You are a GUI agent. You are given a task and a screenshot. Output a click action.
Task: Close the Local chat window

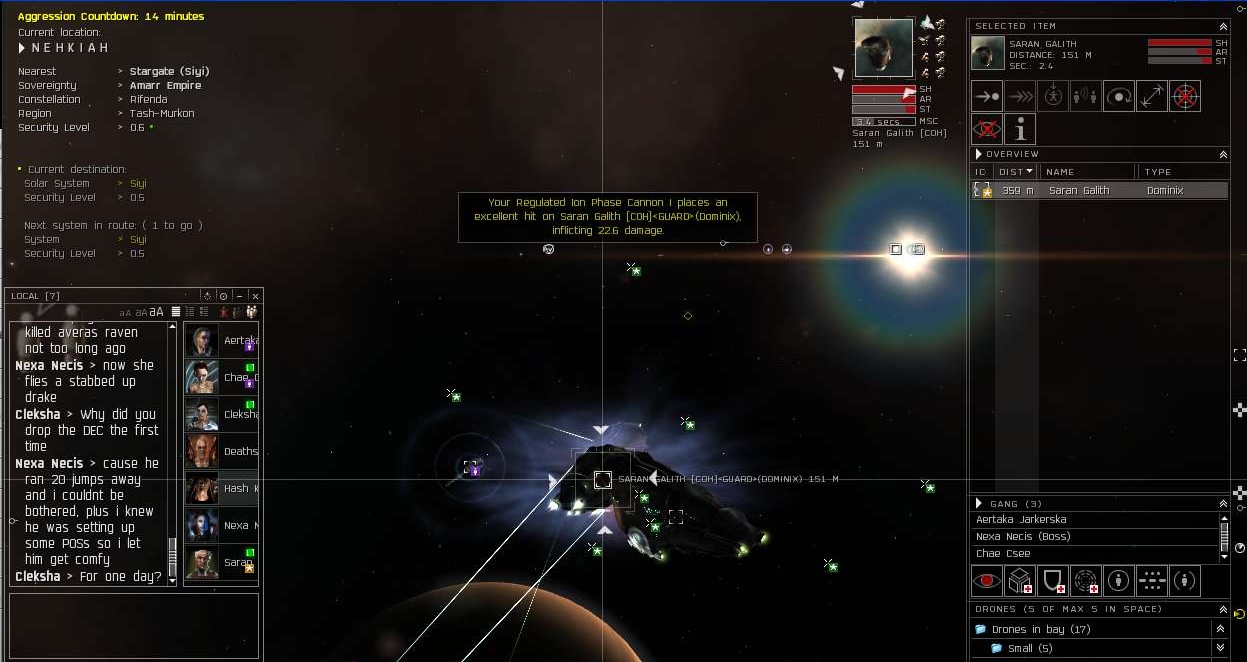tap(255, 296)
